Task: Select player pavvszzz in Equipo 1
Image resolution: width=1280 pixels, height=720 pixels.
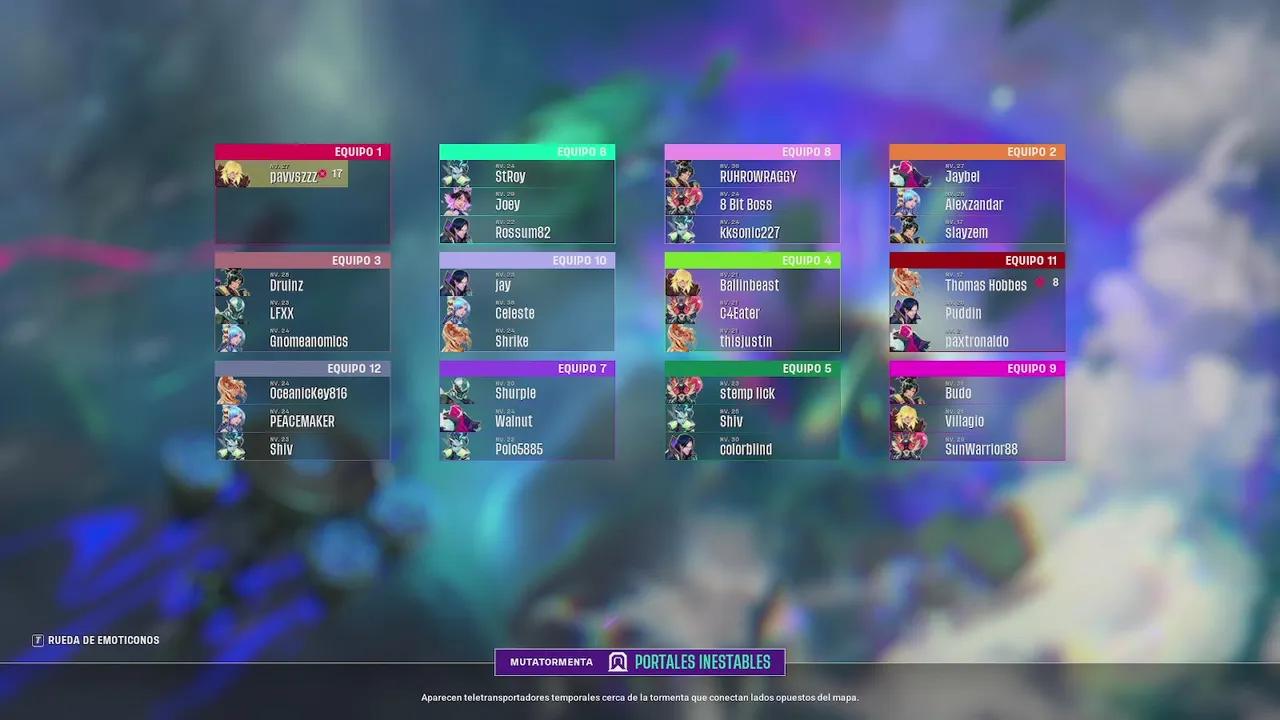Action: tap(292, 176)
